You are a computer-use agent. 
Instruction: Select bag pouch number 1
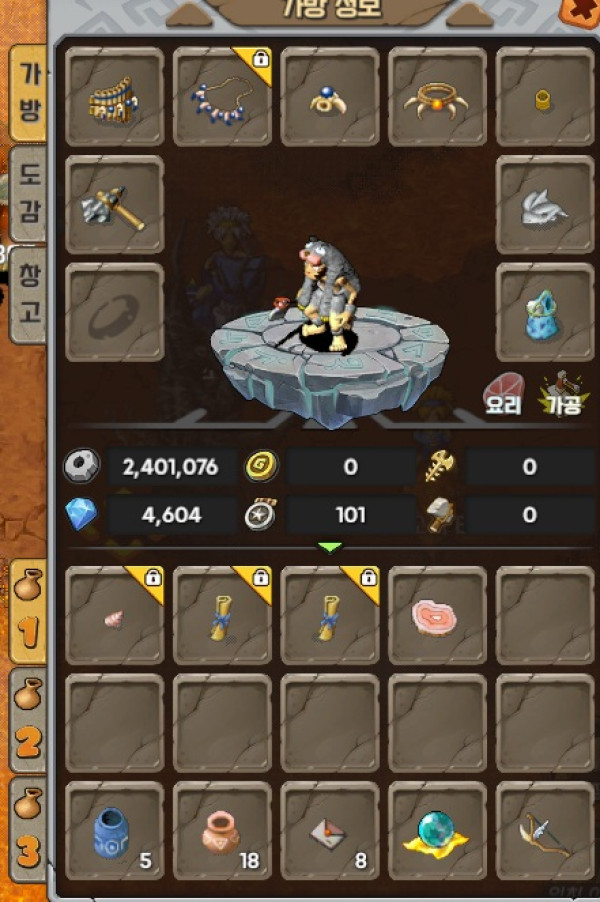point(28,611)
